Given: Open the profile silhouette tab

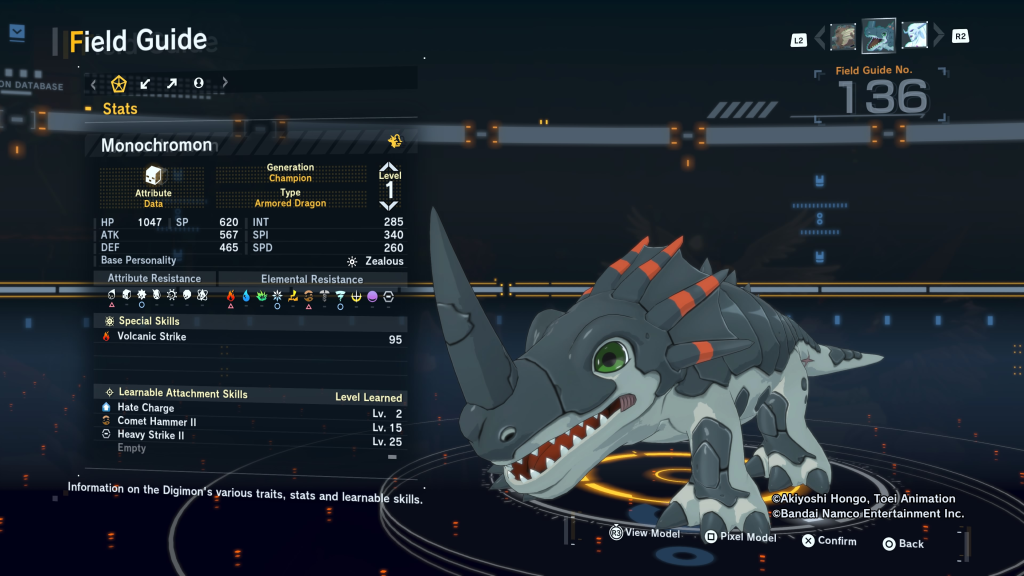Looking at the screenshot, I should [x=198, y=84].
